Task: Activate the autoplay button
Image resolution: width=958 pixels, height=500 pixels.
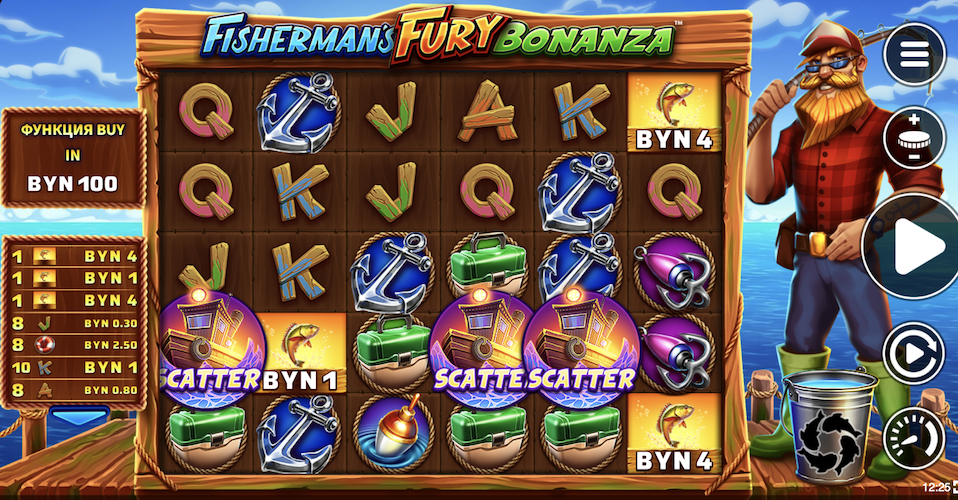Action: point(913,352)
